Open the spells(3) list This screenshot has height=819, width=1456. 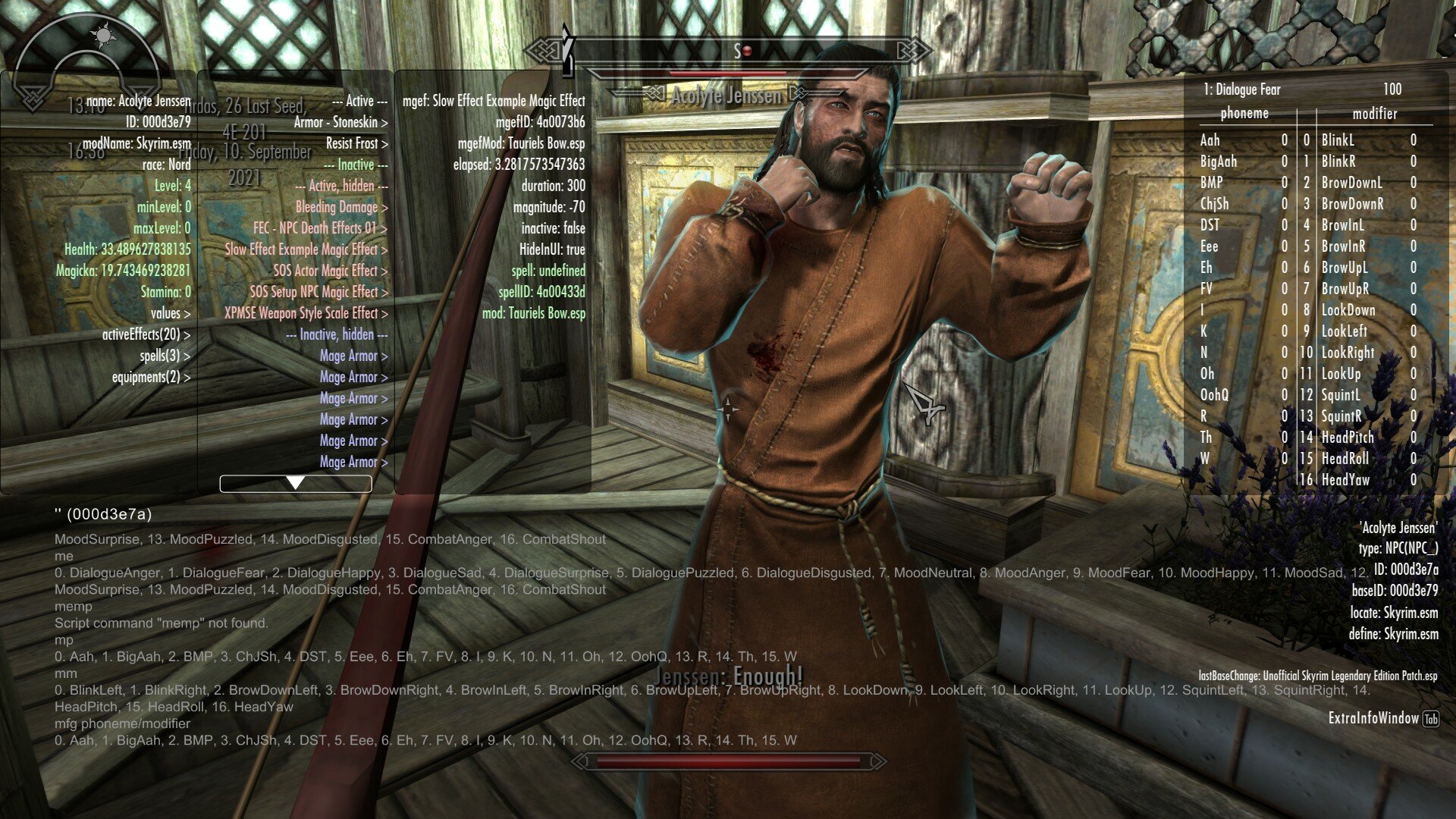click(x=164, y=356)
